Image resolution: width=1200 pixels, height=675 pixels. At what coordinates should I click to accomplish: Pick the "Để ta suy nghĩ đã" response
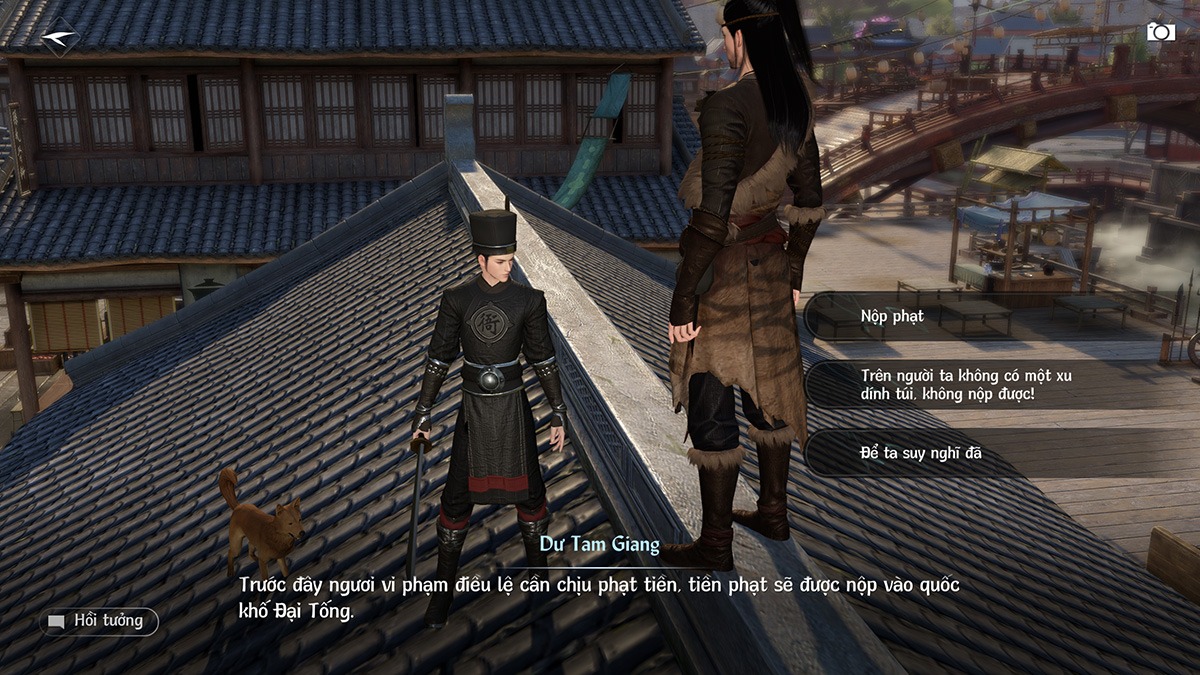(x=921, y=453)
